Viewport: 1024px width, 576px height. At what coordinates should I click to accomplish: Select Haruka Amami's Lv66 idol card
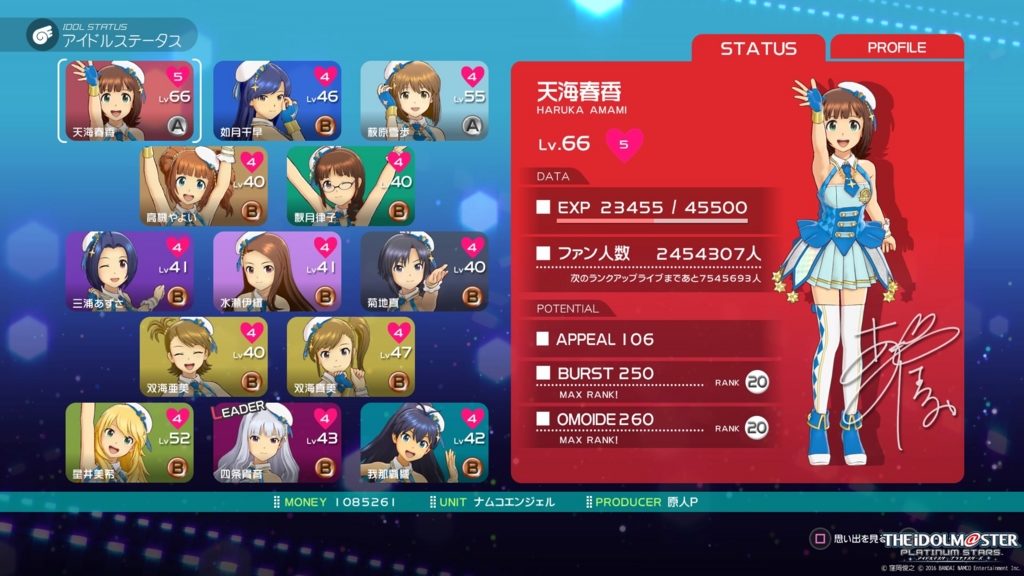click(x=130, y=101)
